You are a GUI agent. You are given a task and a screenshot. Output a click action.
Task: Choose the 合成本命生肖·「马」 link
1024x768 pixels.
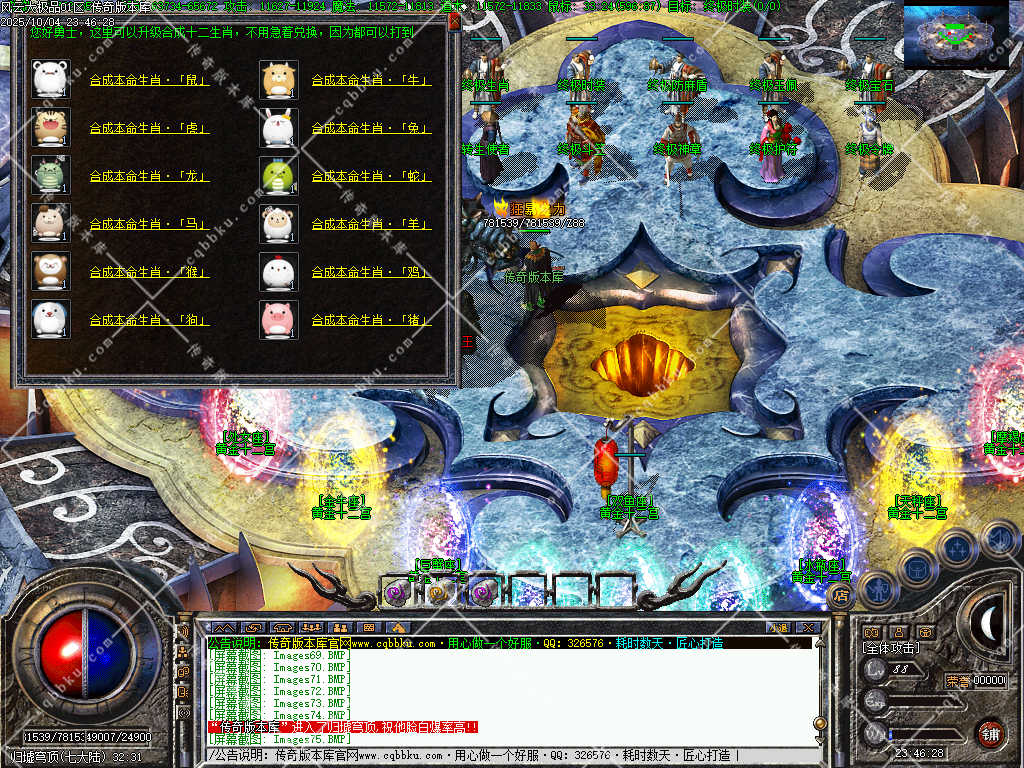[x=150, y=224]
